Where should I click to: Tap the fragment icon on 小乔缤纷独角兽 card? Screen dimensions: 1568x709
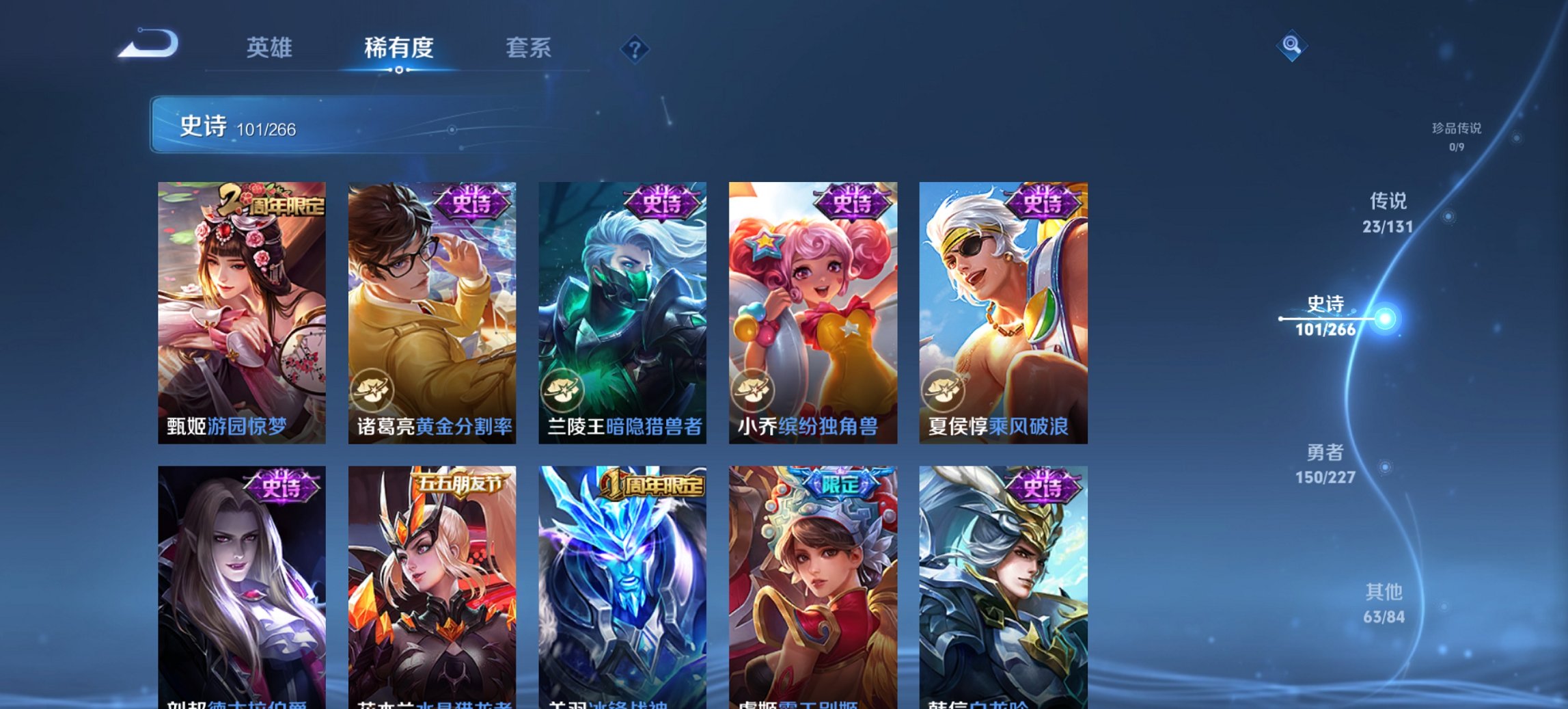click(752, 391)
